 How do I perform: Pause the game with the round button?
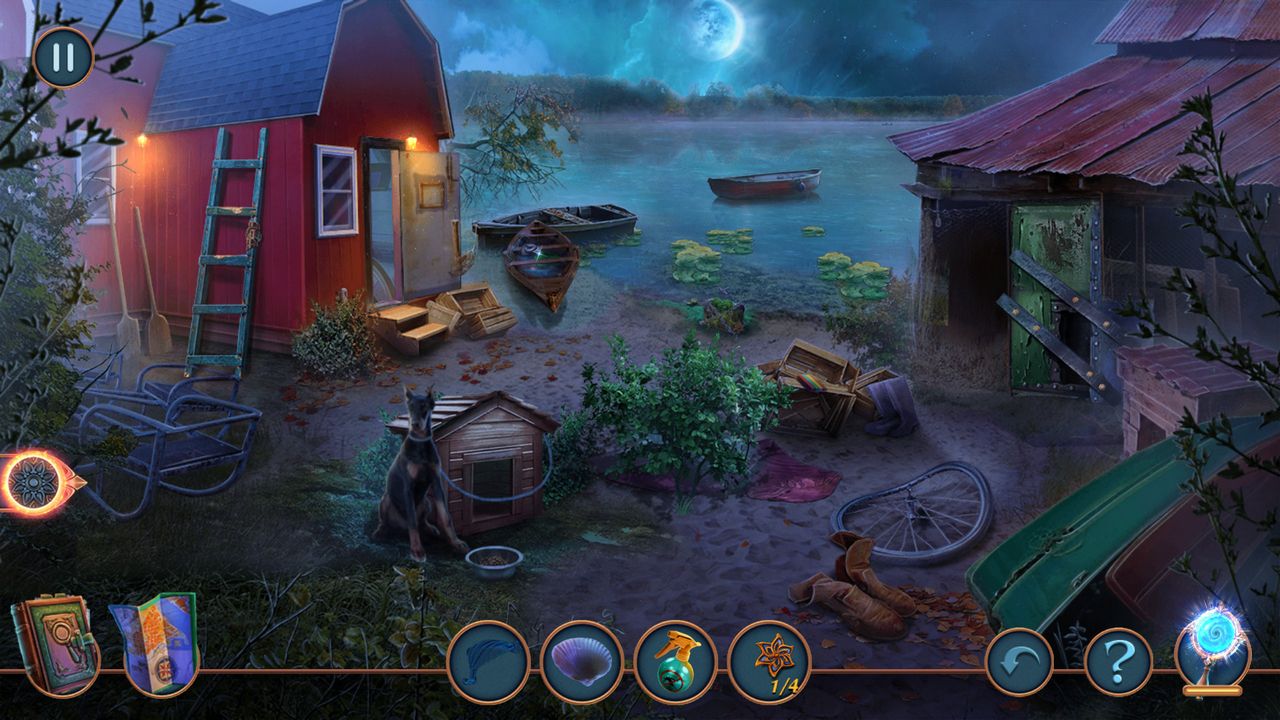(x=63, y=57)
